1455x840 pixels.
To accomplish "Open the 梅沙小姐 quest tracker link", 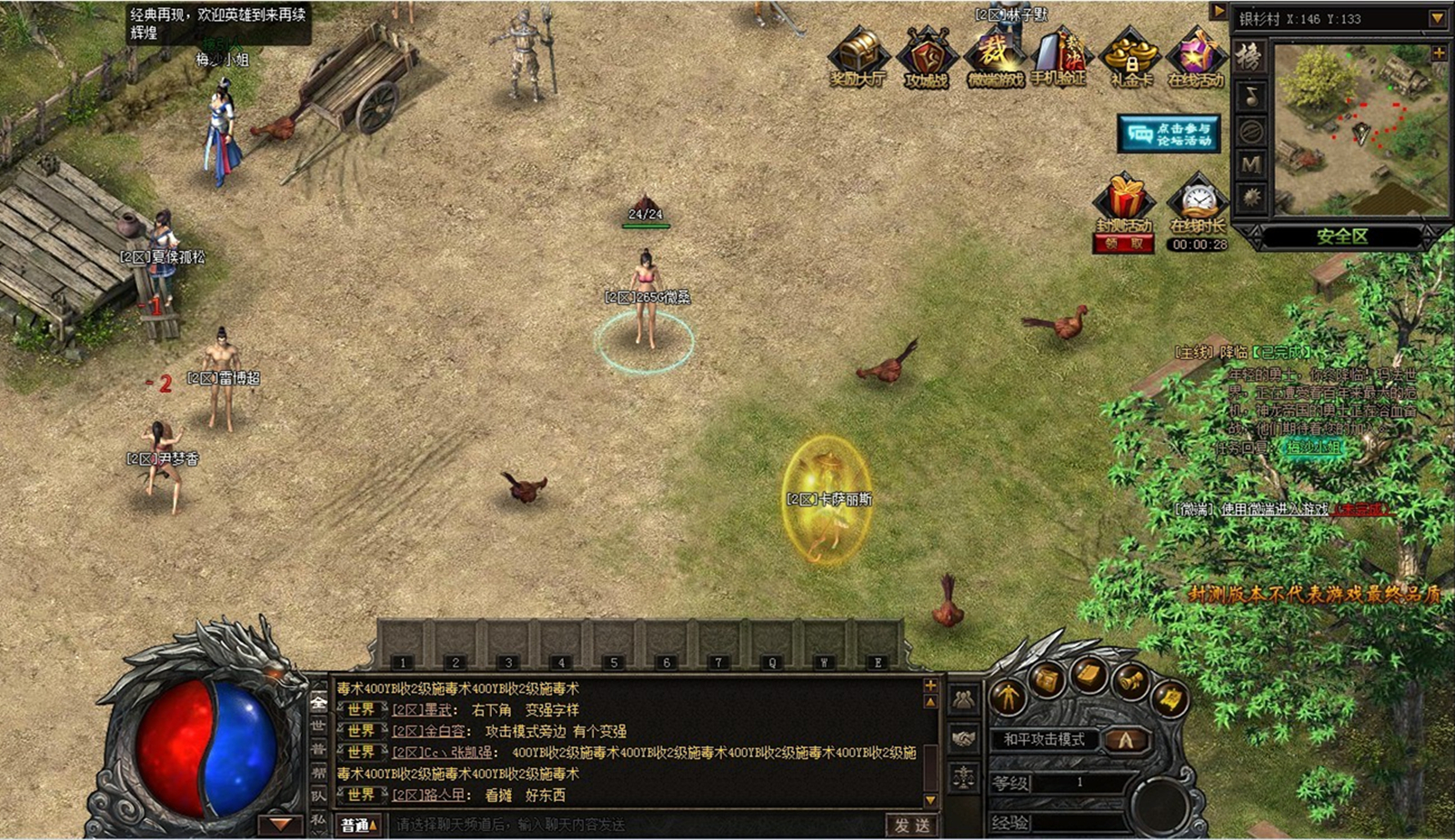I will (1311, 447).
